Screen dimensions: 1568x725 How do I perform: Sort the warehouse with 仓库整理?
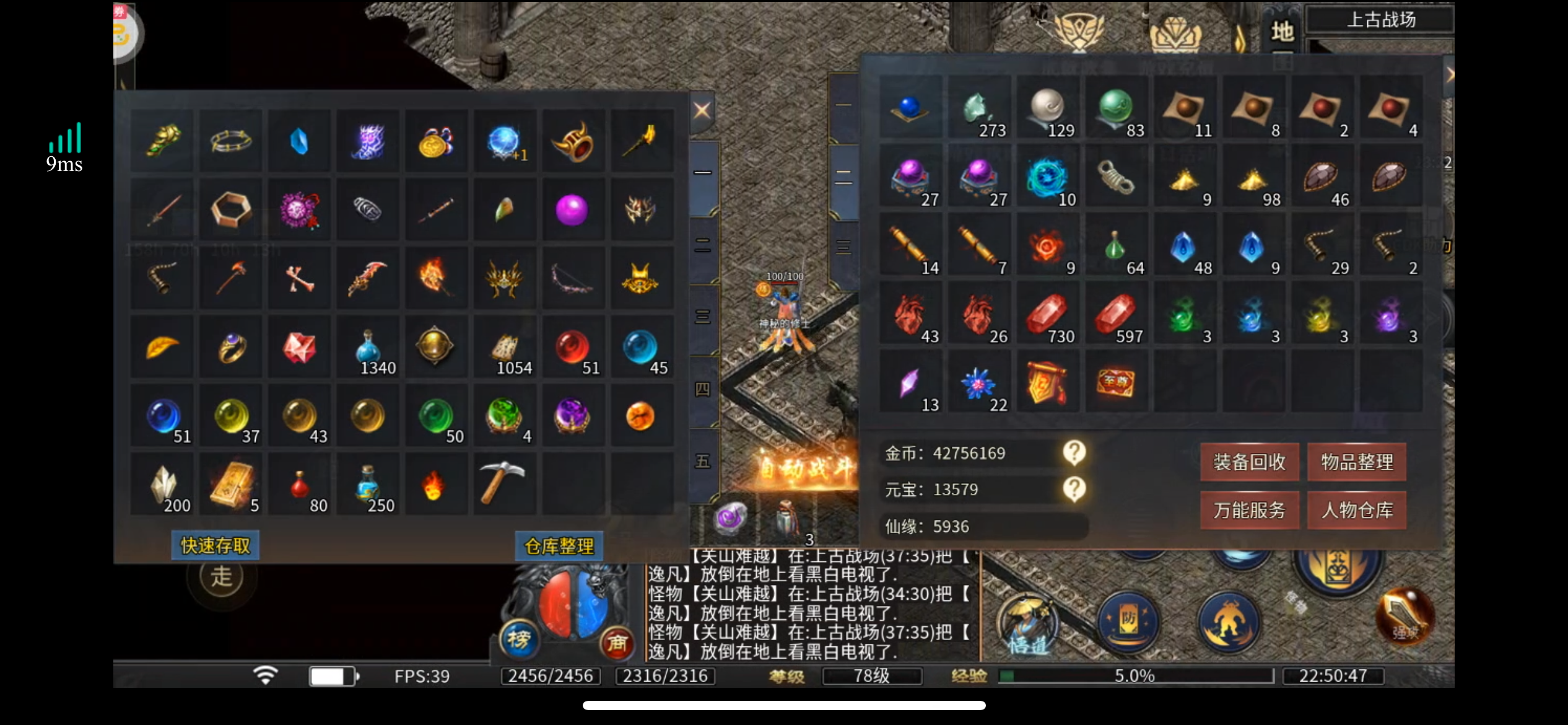coord(559,546)
